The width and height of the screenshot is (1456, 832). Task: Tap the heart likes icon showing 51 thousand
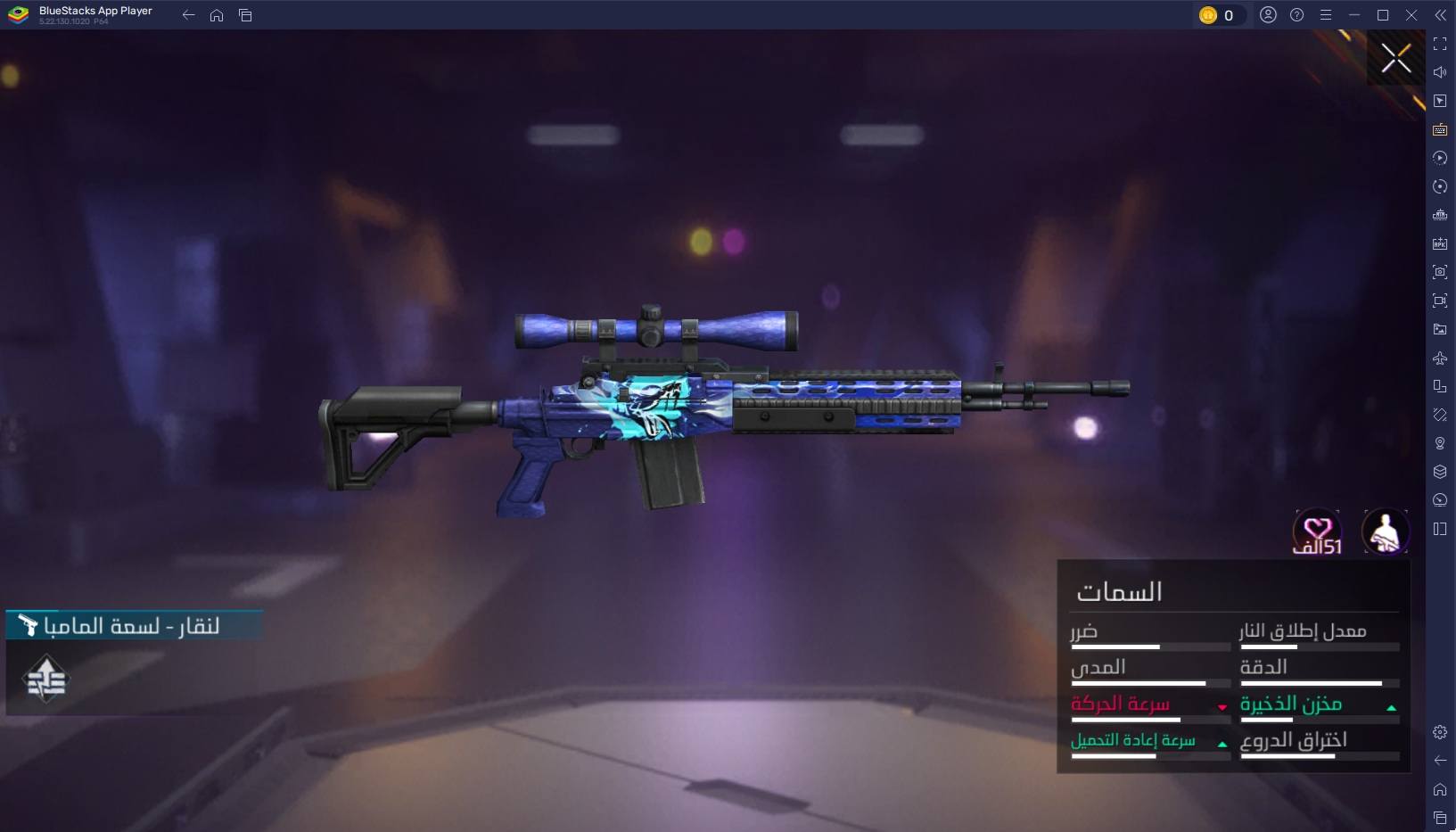click(1317, 532)
